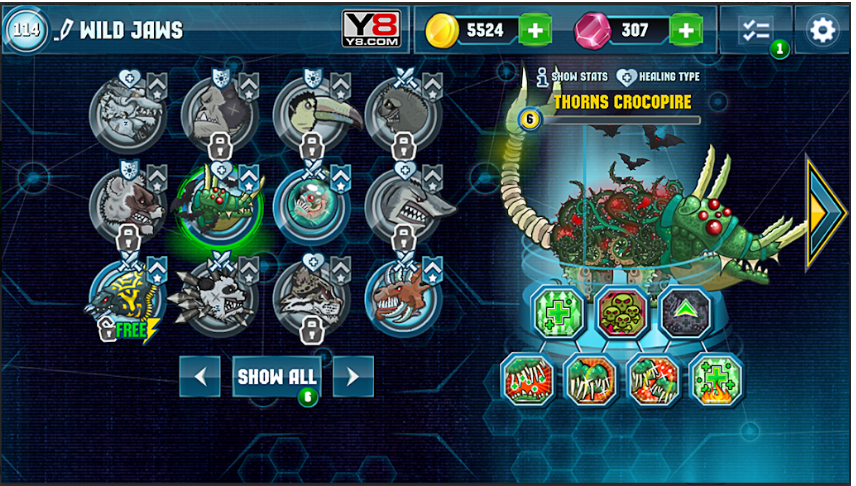This screenshot has height=486, width=856.
Task: Select the toucan bird monster portrait
Action: click(x=311, y=113)
